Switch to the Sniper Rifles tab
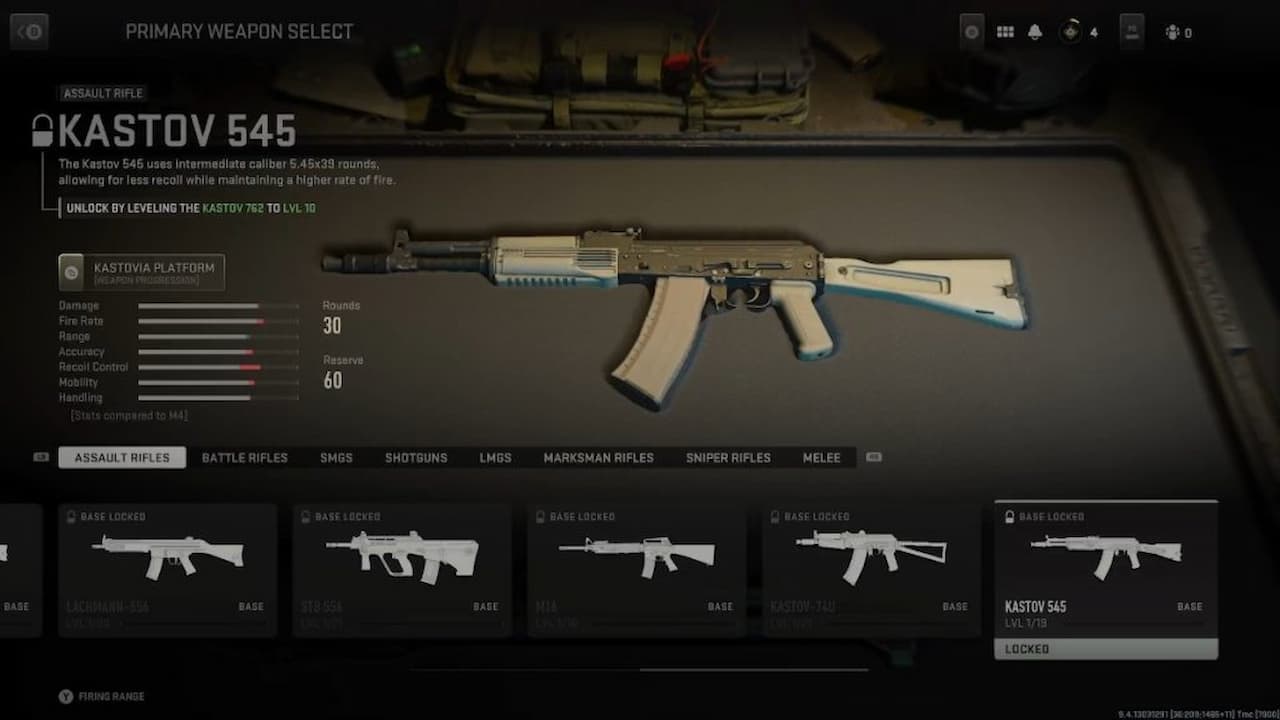Screen dimensions: 1280x720 click(727, 457)
